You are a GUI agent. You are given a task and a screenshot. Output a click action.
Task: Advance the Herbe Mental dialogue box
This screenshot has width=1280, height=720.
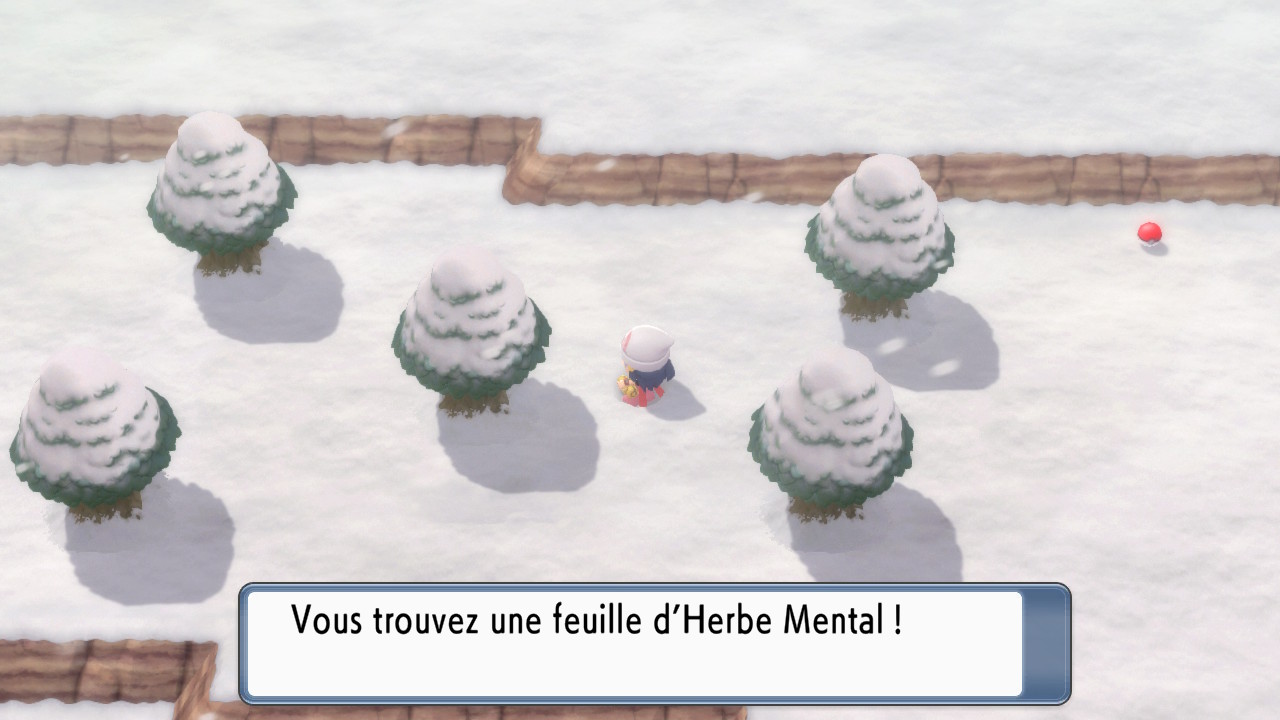[654, 643]
